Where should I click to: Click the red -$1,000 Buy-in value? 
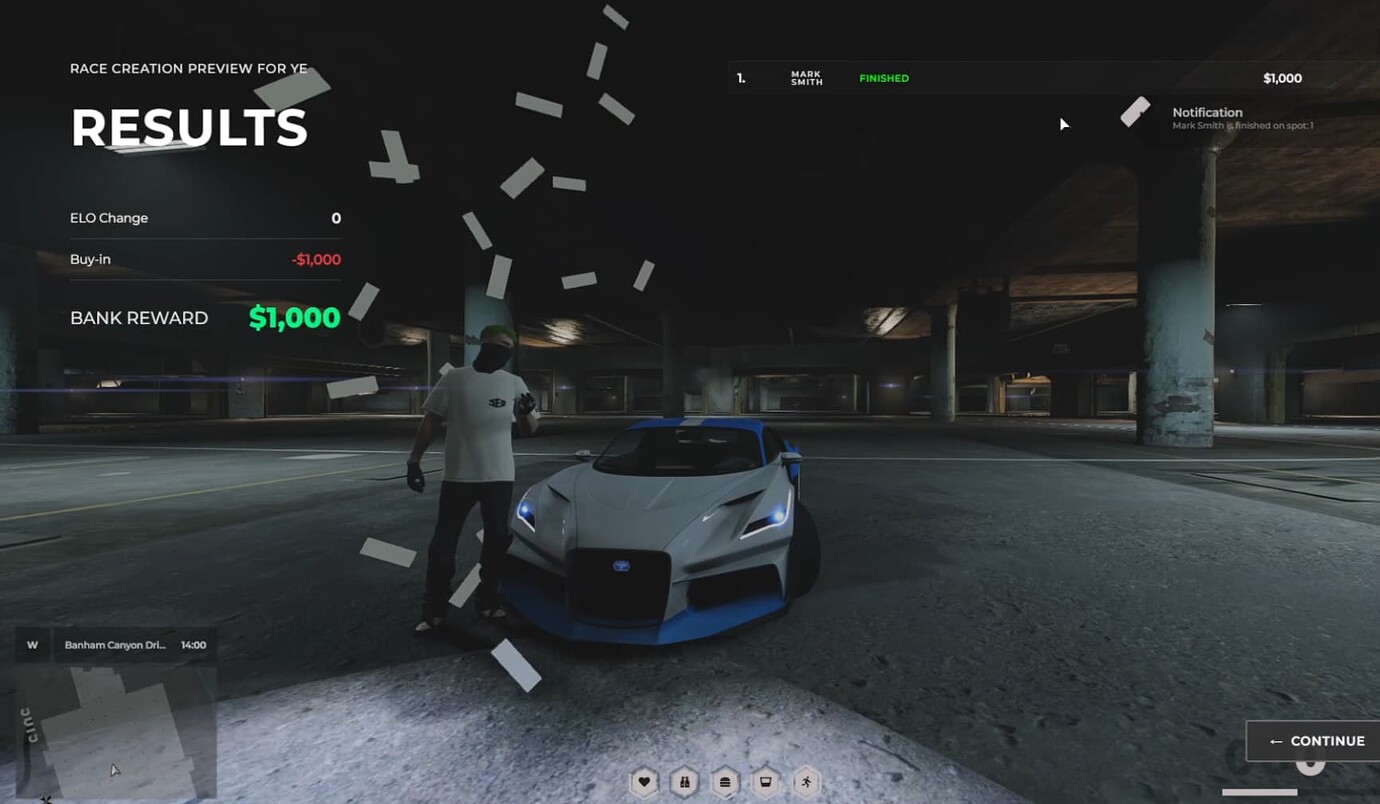click(x=313, y=259)
